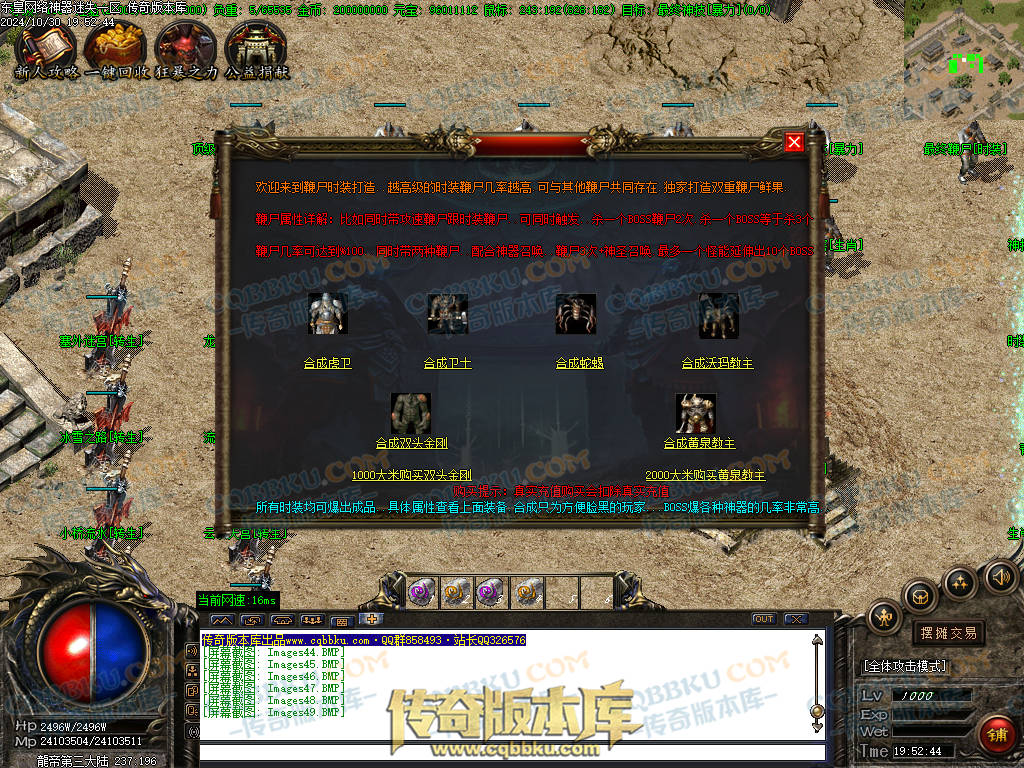Select the 合成卫士 crafting link
Image resolution: width=1024 pixels, height=768 pixels.
tap(447, 363)
